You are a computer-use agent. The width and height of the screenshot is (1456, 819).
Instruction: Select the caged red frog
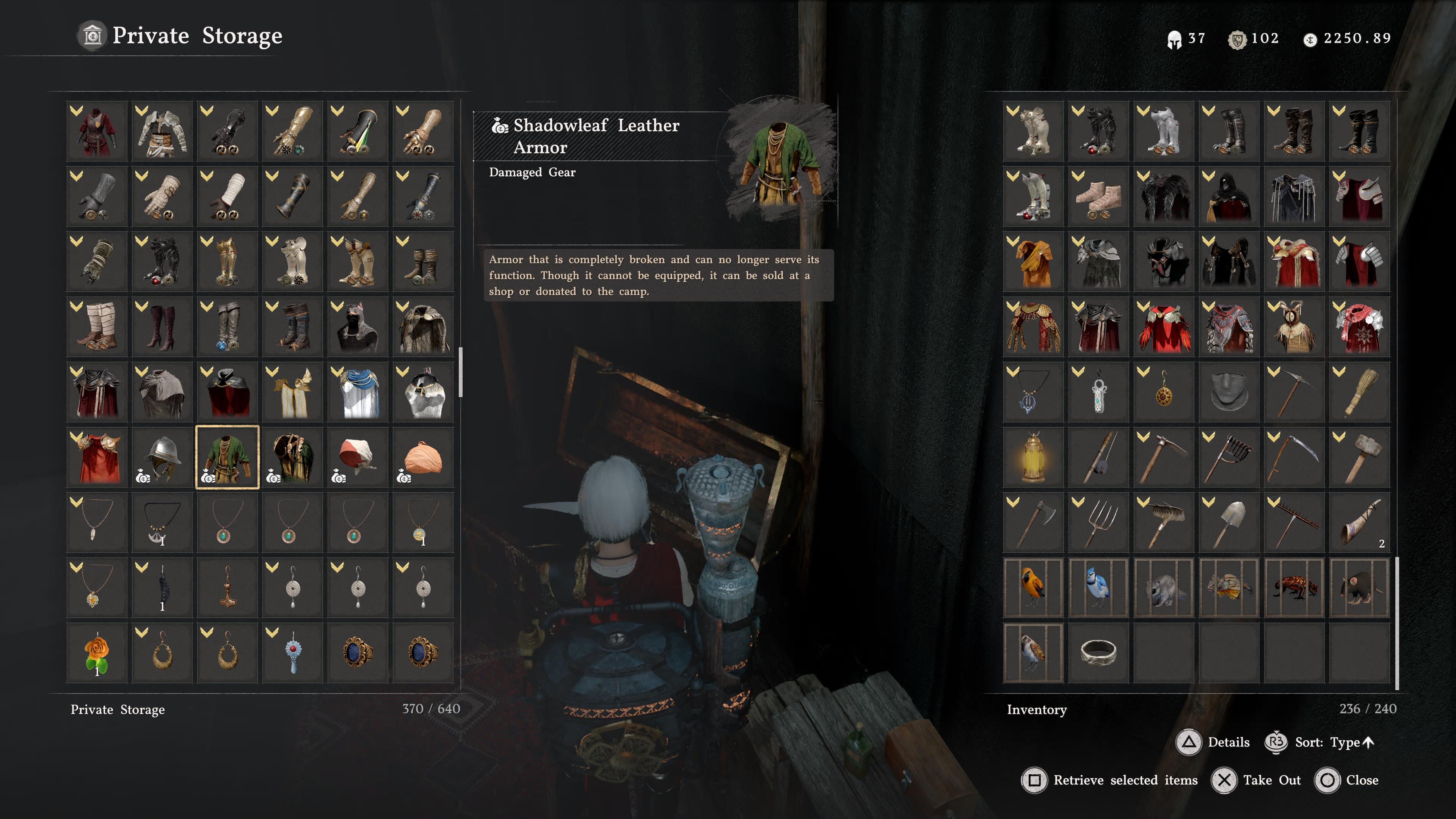(1294, 587)
